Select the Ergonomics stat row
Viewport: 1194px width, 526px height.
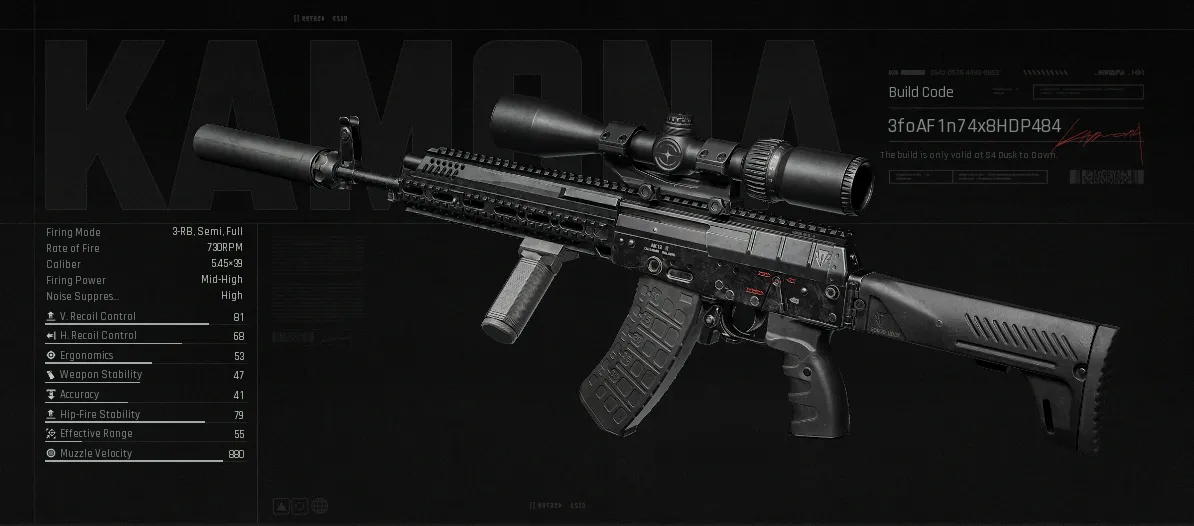click(x=144, y=356)
